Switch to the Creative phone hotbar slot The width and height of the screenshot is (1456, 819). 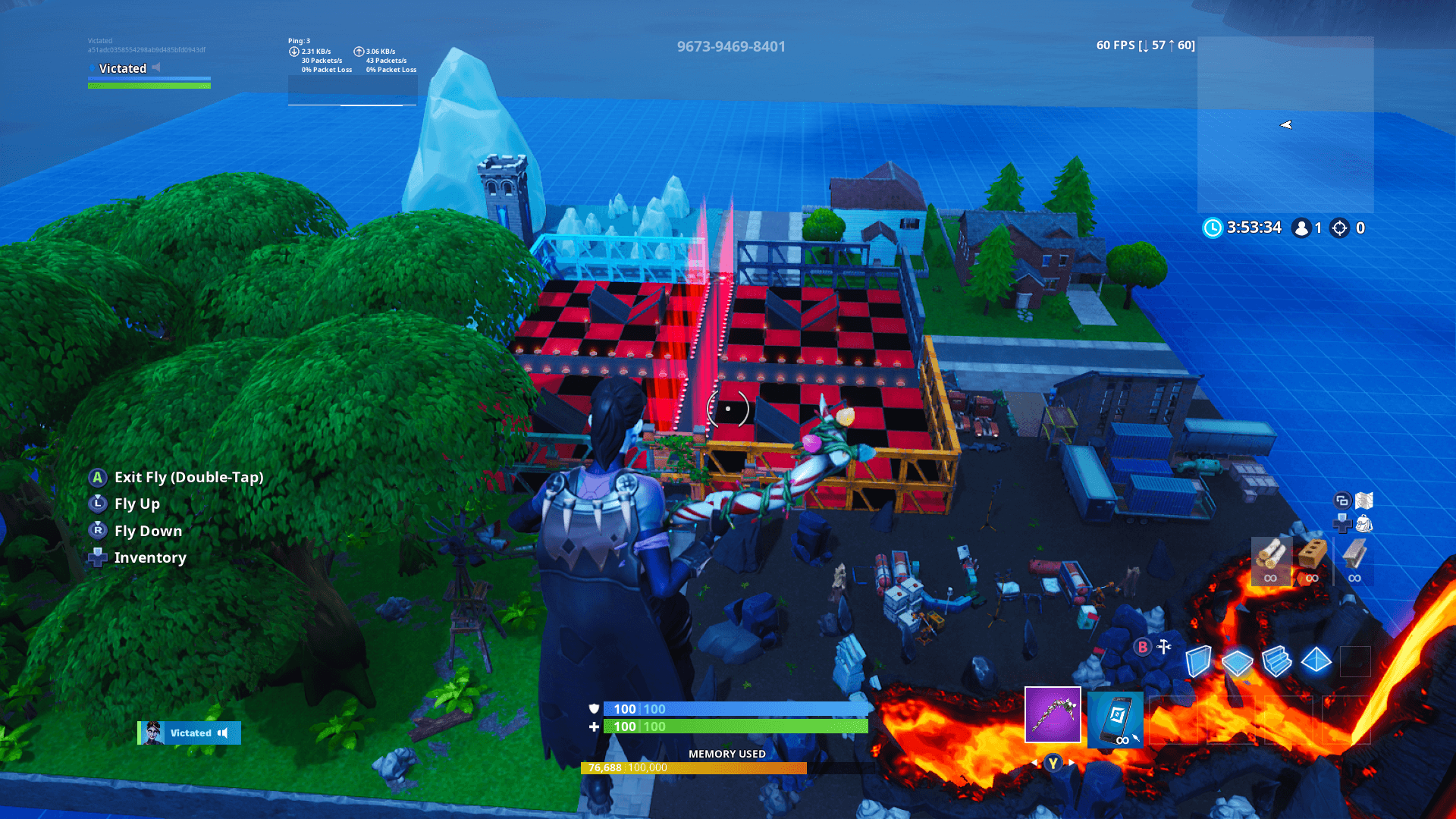point(1117,719)
